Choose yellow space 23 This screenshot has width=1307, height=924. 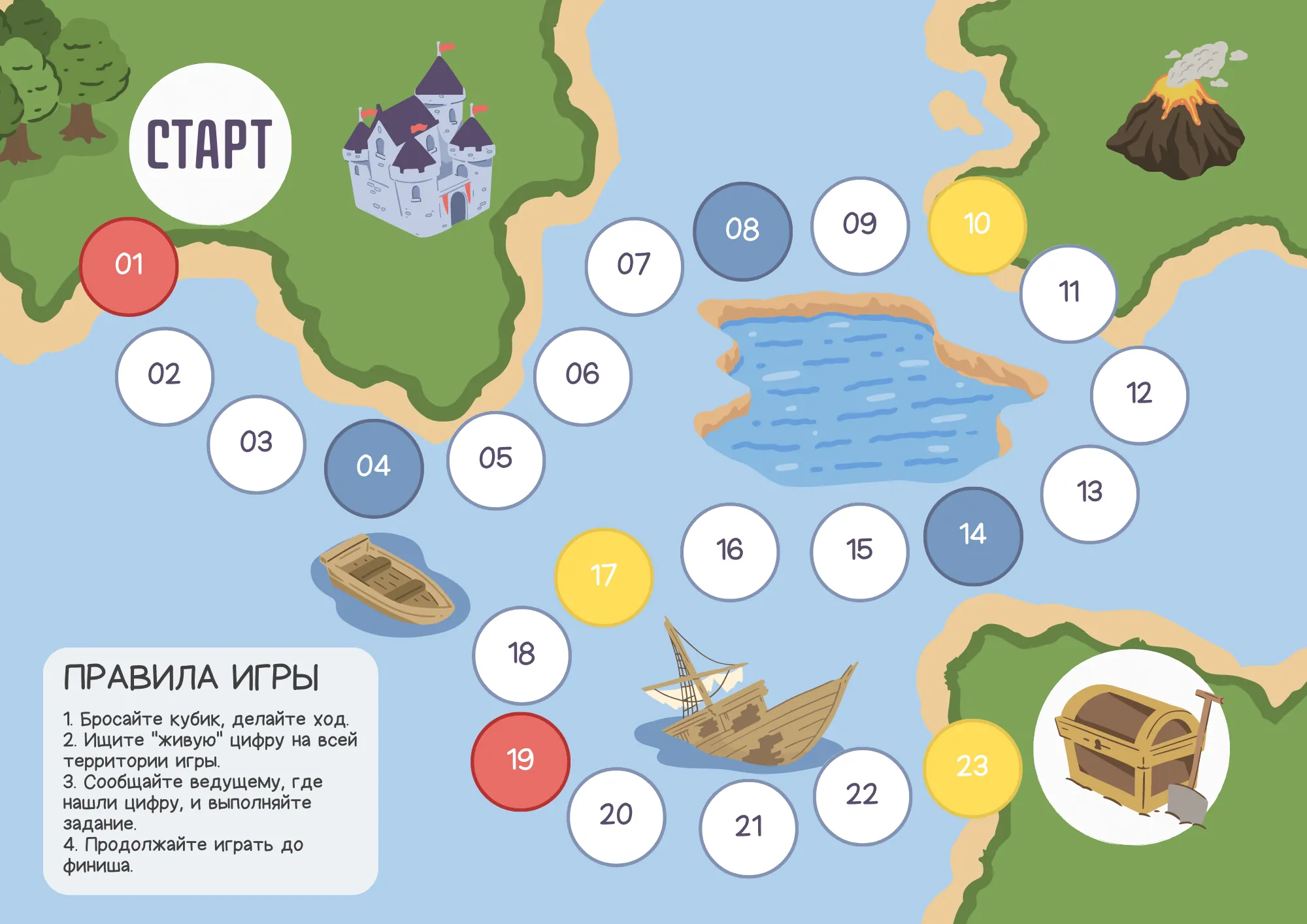(x=972, y=768)
